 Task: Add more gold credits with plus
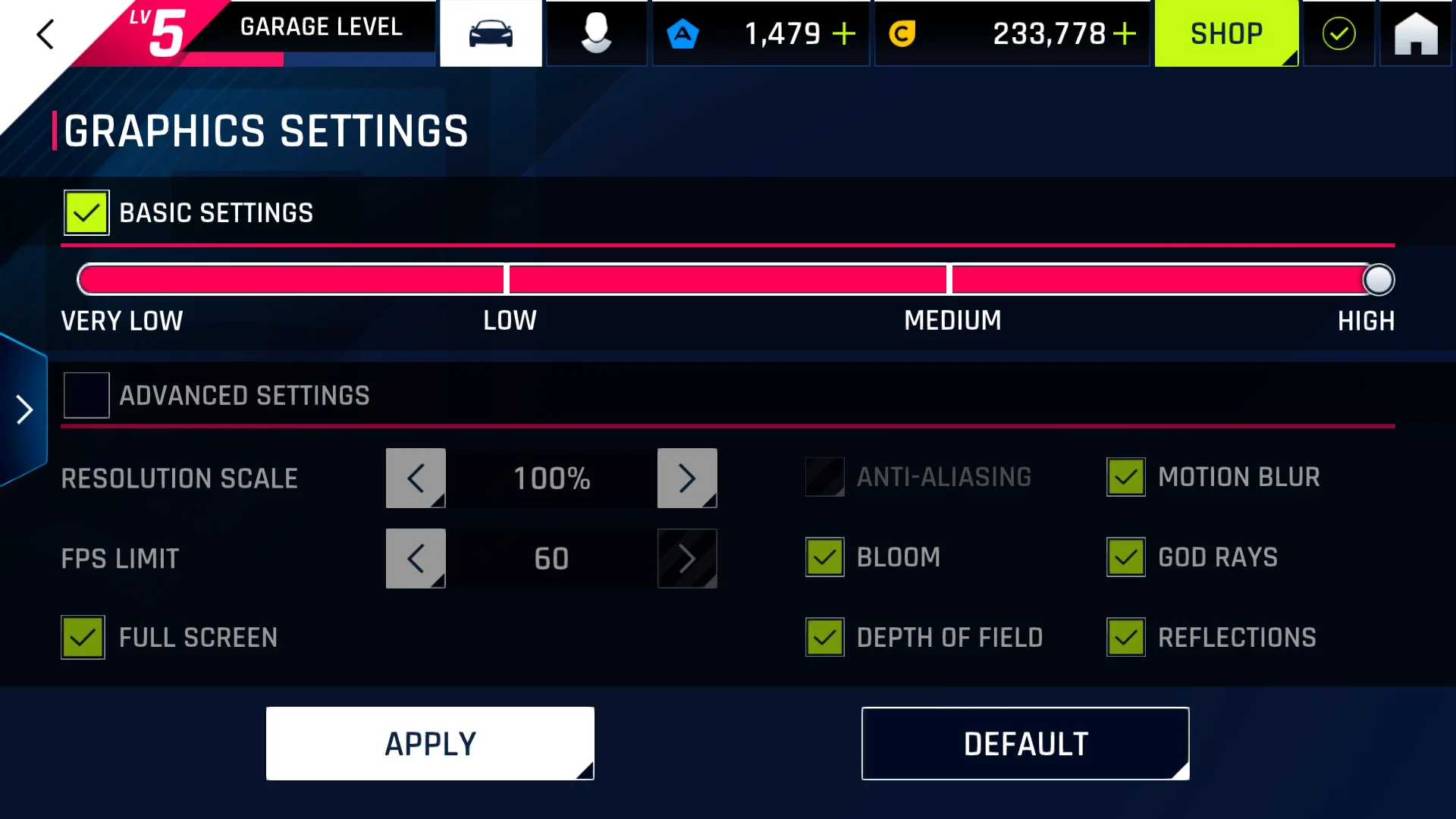[x=1125, y=34]
